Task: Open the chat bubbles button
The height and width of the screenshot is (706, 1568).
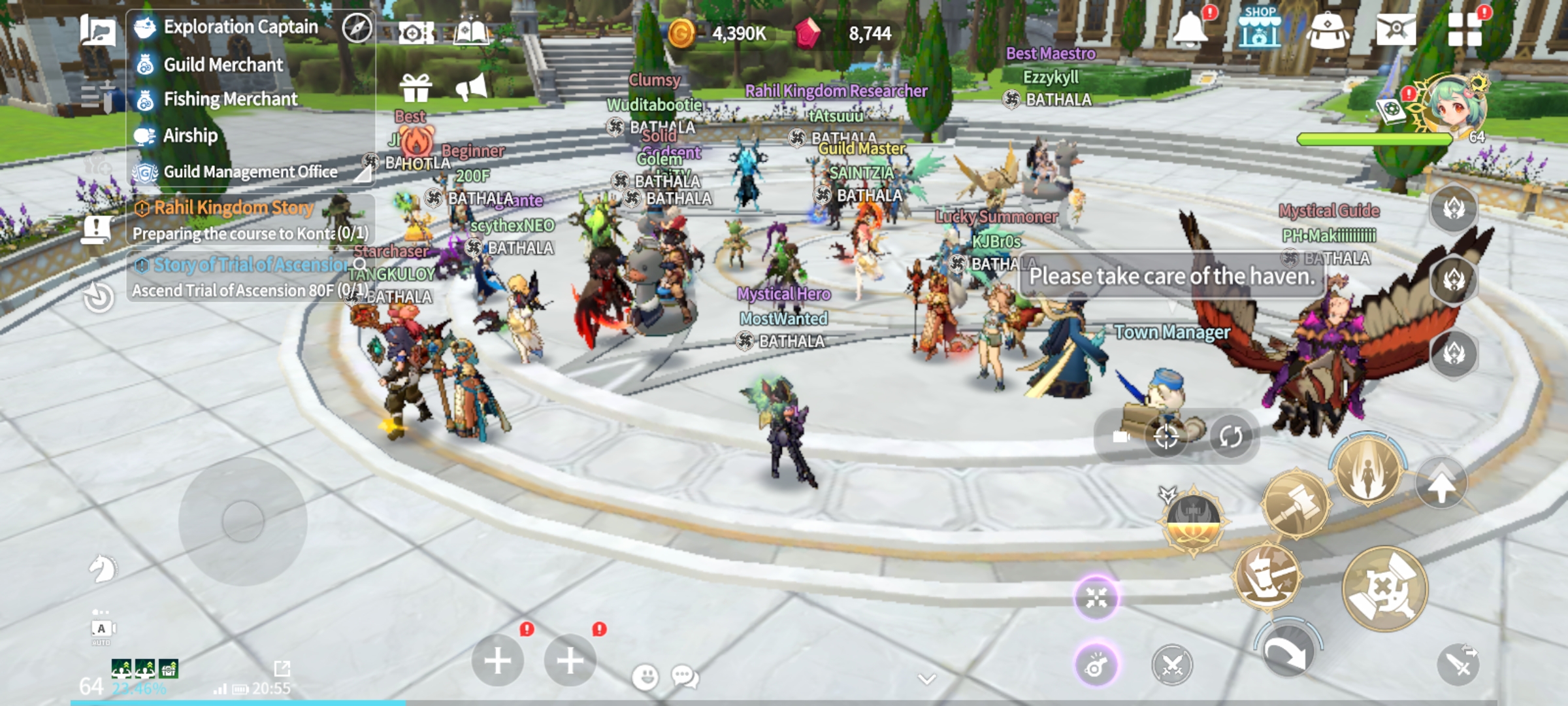Action: click(685, 677)
